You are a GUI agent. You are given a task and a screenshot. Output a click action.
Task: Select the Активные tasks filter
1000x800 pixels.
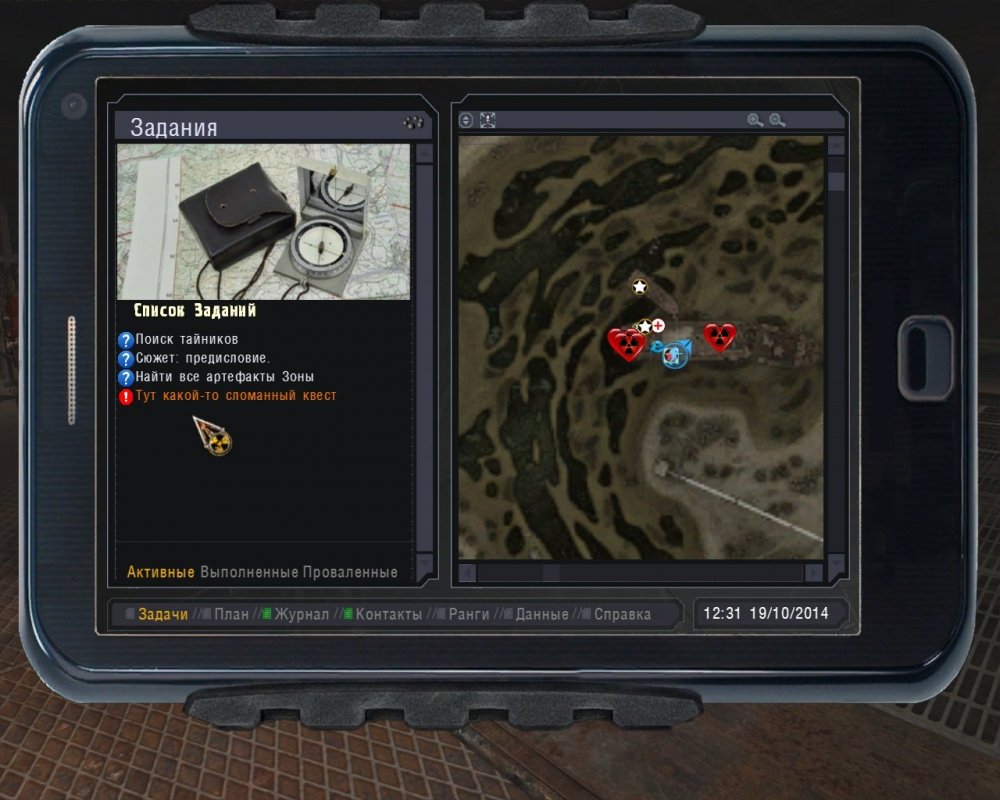160,572
